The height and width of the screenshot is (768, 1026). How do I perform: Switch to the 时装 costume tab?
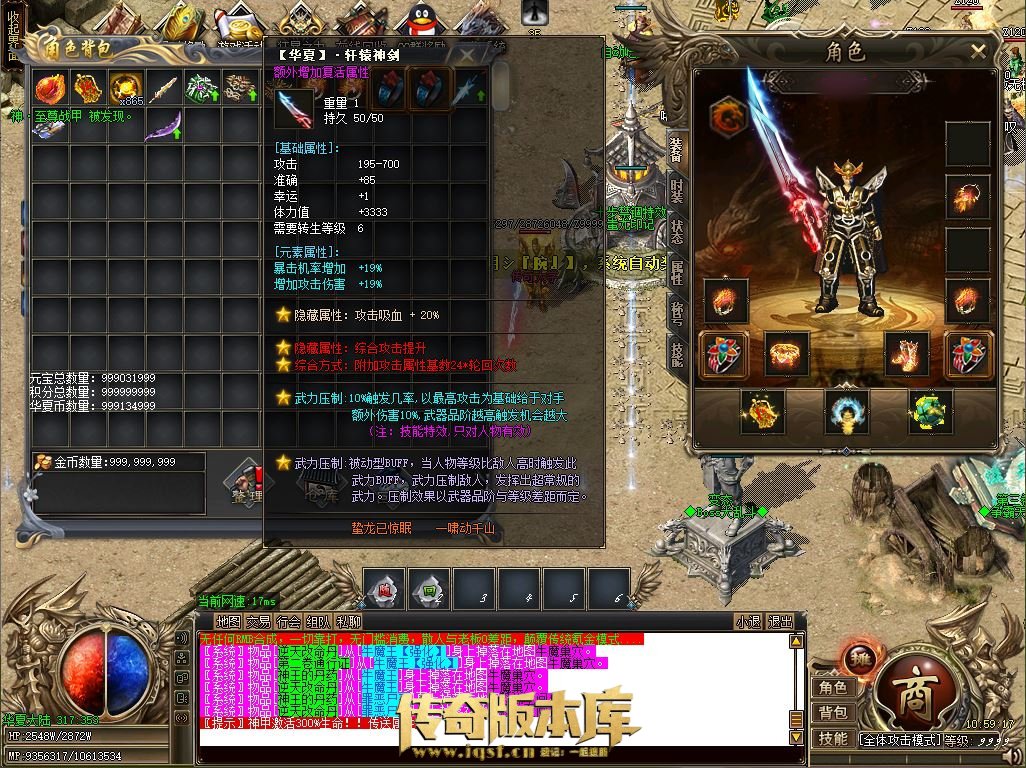(676, 189)
